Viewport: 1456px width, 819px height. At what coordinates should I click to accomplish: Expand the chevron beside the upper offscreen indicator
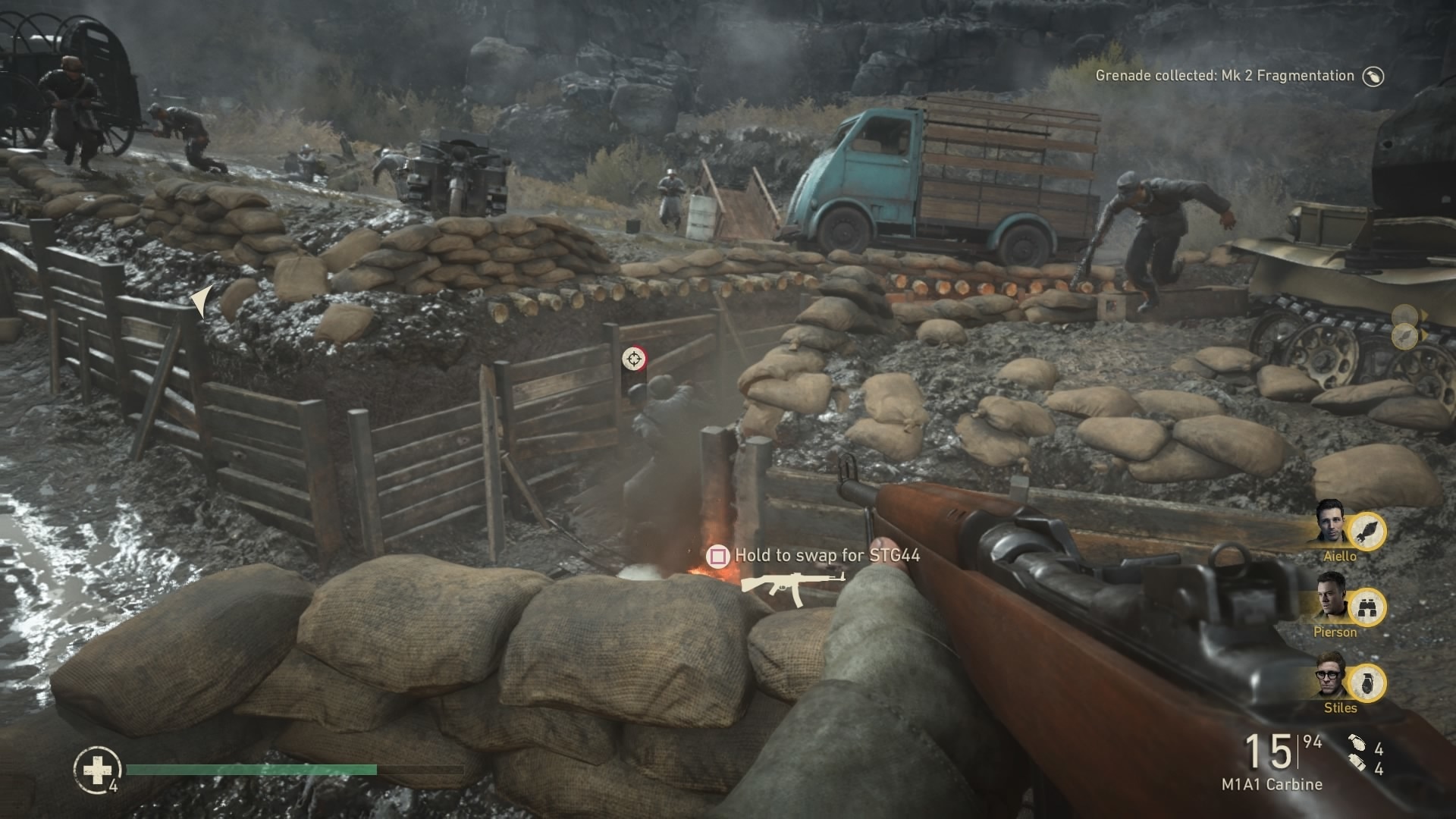tap(1425, 314)
